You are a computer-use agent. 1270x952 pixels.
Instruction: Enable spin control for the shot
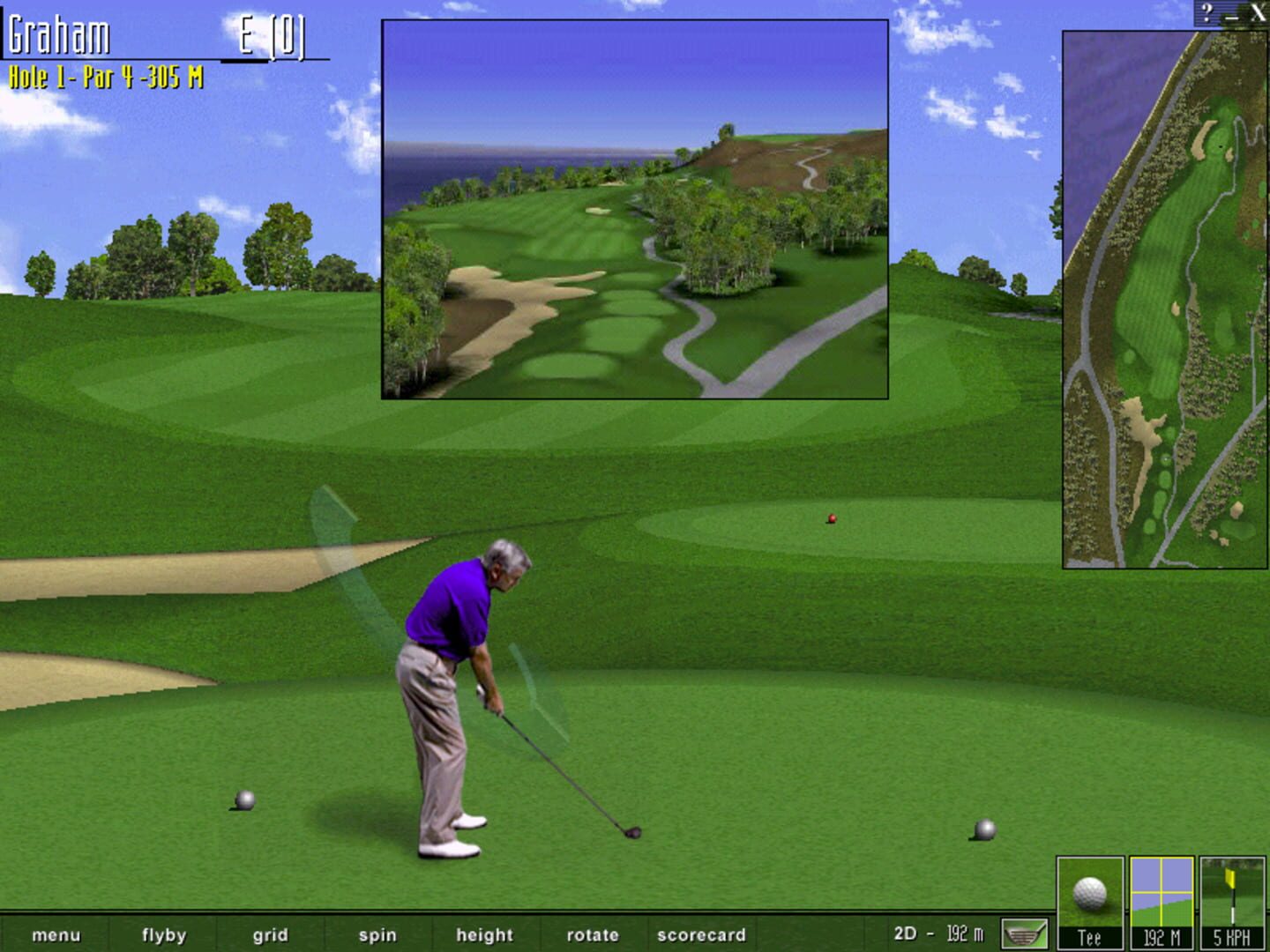377,934
